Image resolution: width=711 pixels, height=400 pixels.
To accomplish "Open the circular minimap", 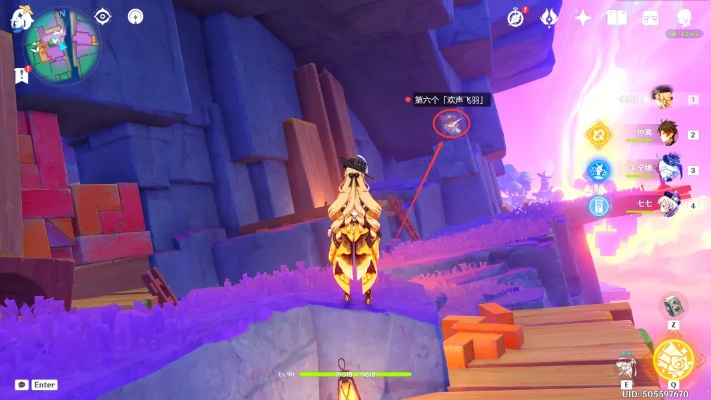I will coord(63,46).
